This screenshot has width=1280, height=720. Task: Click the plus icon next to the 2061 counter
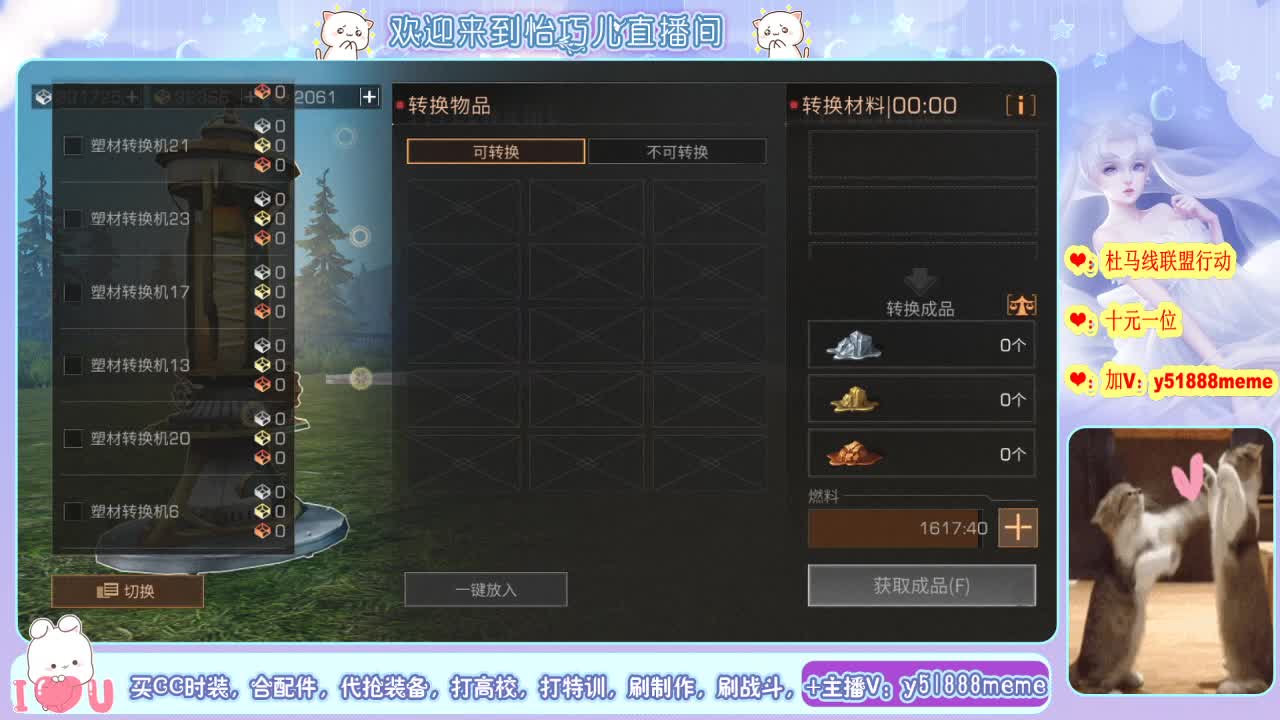point(368,96)
